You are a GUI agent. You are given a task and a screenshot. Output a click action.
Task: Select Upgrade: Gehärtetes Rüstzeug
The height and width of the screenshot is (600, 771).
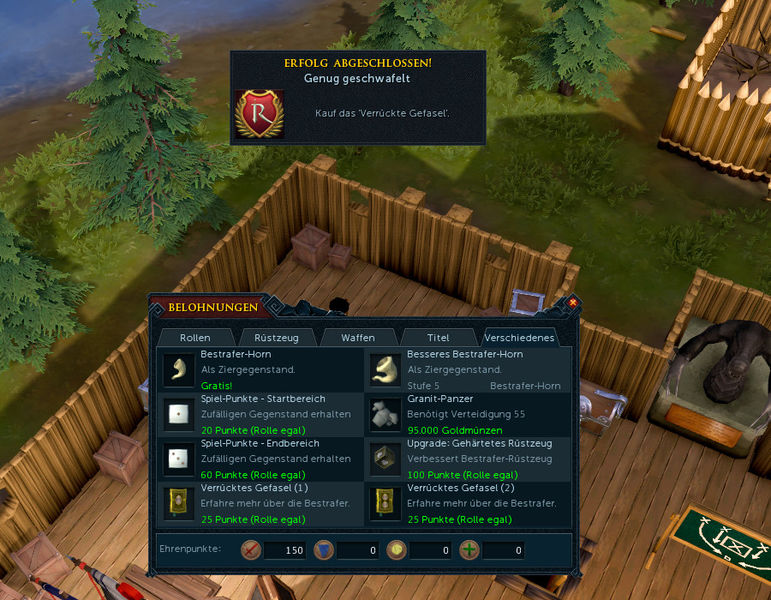point(468,458)
